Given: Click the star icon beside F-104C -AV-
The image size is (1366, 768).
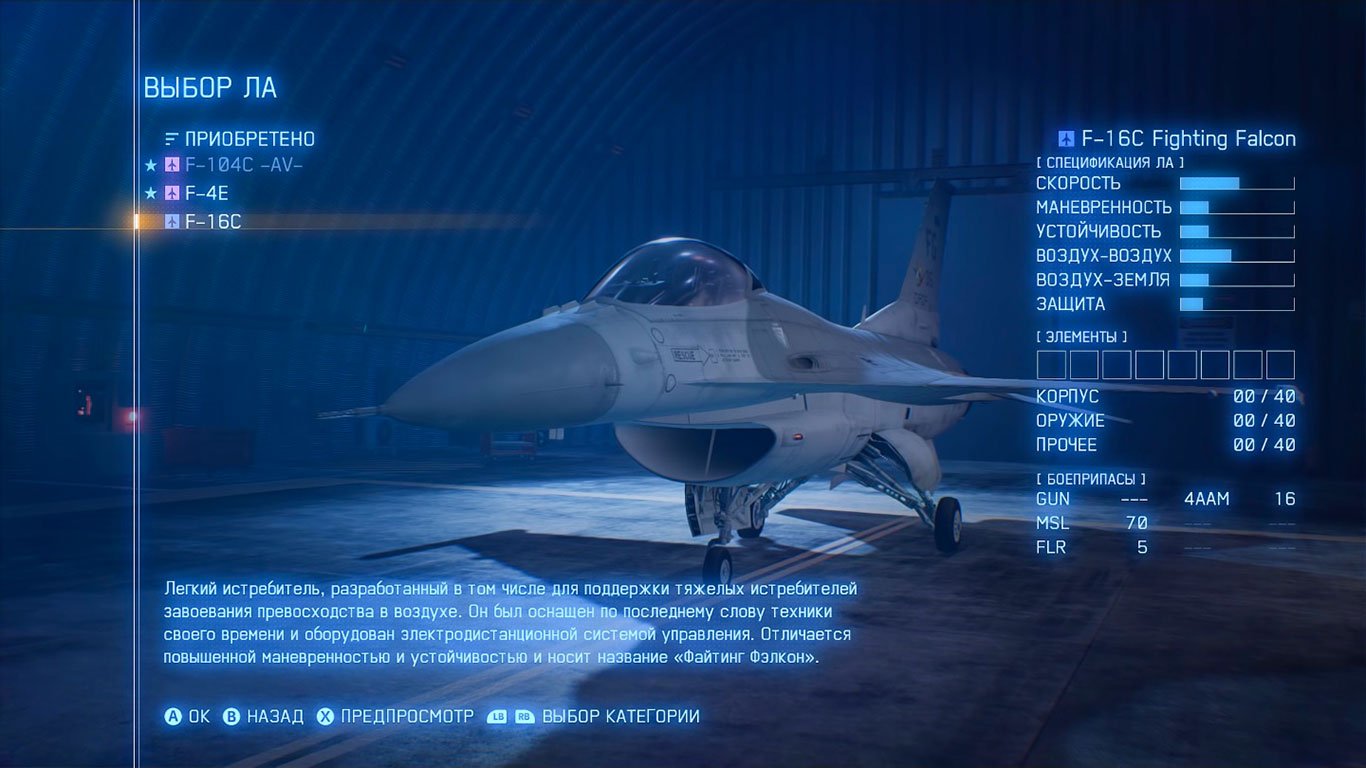Looking at the screenshot, I should [x=151, y=166].
